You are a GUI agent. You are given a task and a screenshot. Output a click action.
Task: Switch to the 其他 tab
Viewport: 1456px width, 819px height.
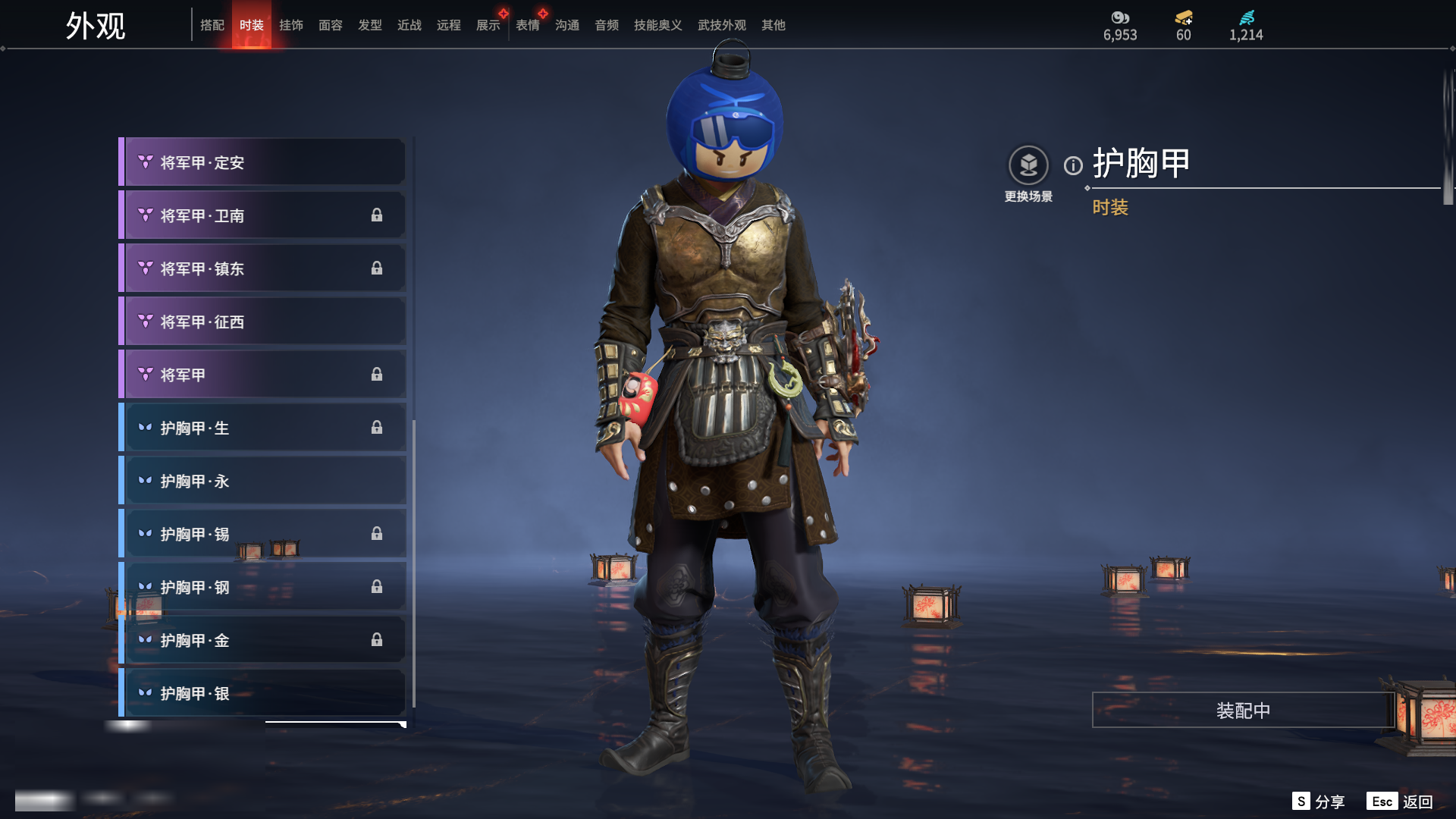point(773,25)
